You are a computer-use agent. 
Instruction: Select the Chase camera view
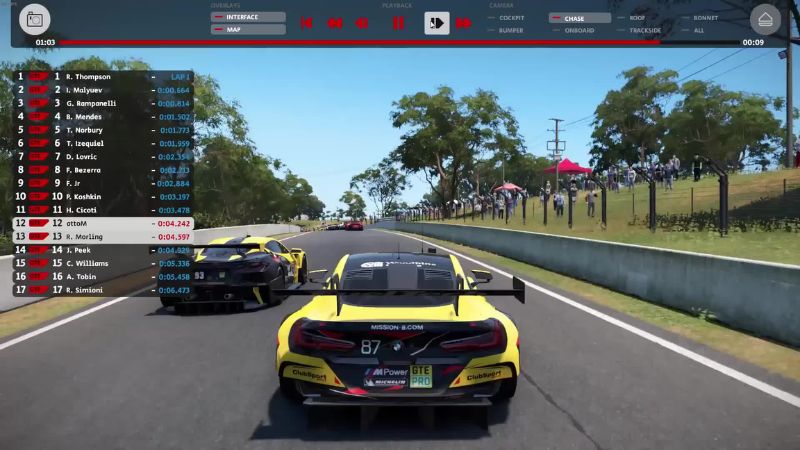point(580,18)
